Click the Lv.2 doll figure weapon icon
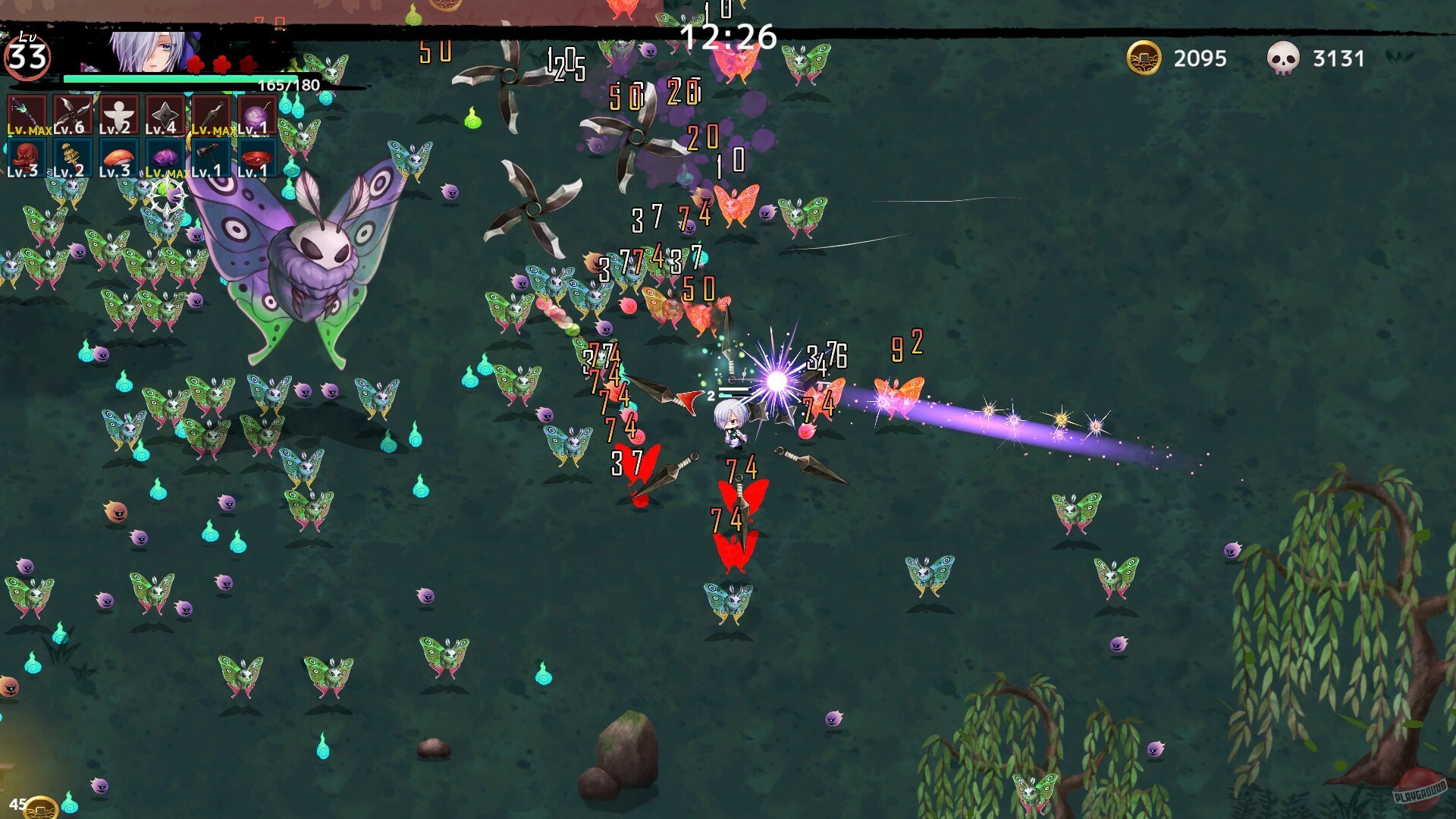1456x819 pixels. (119, 114)
